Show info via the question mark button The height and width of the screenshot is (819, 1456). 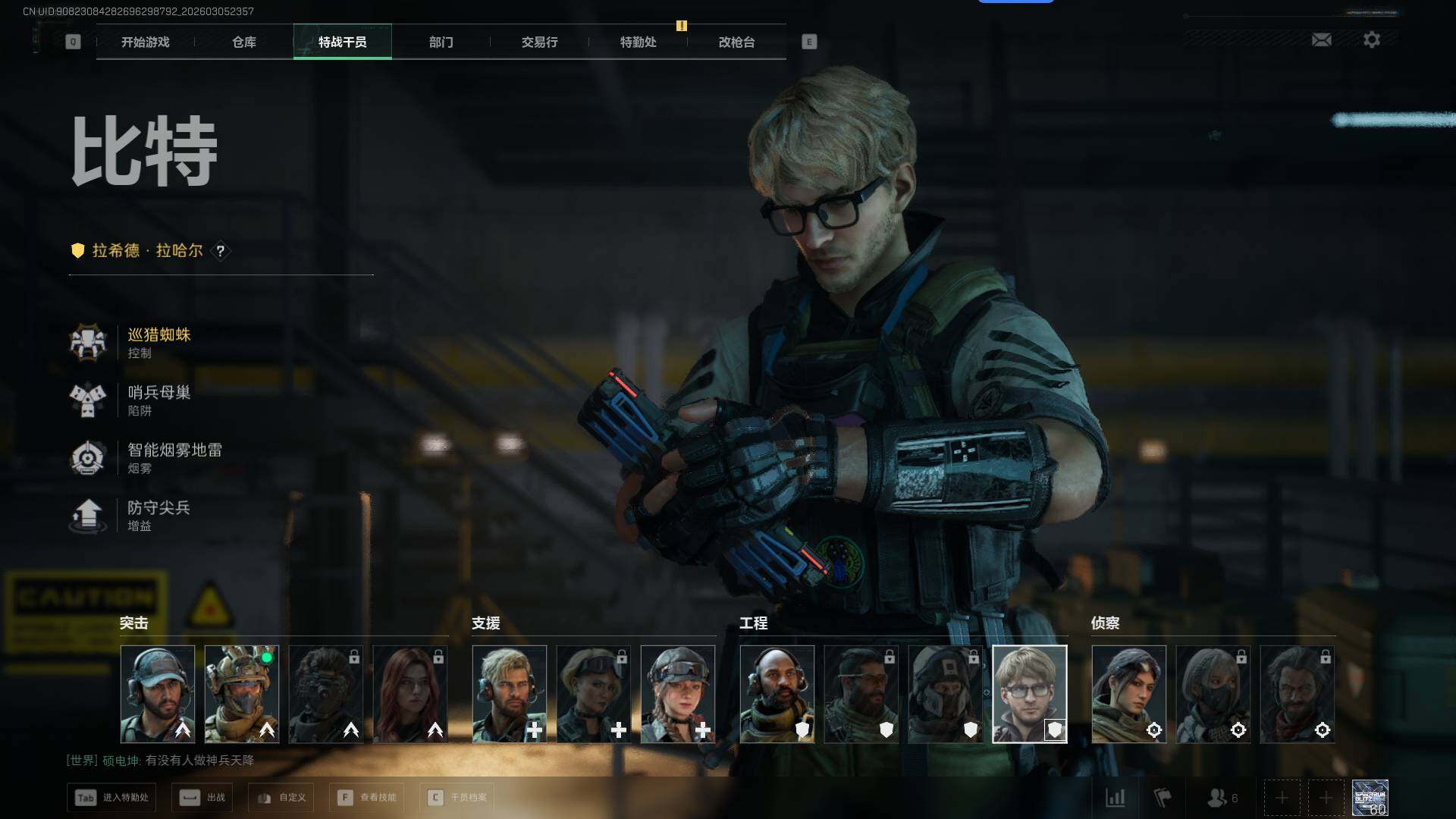[221, 251]
